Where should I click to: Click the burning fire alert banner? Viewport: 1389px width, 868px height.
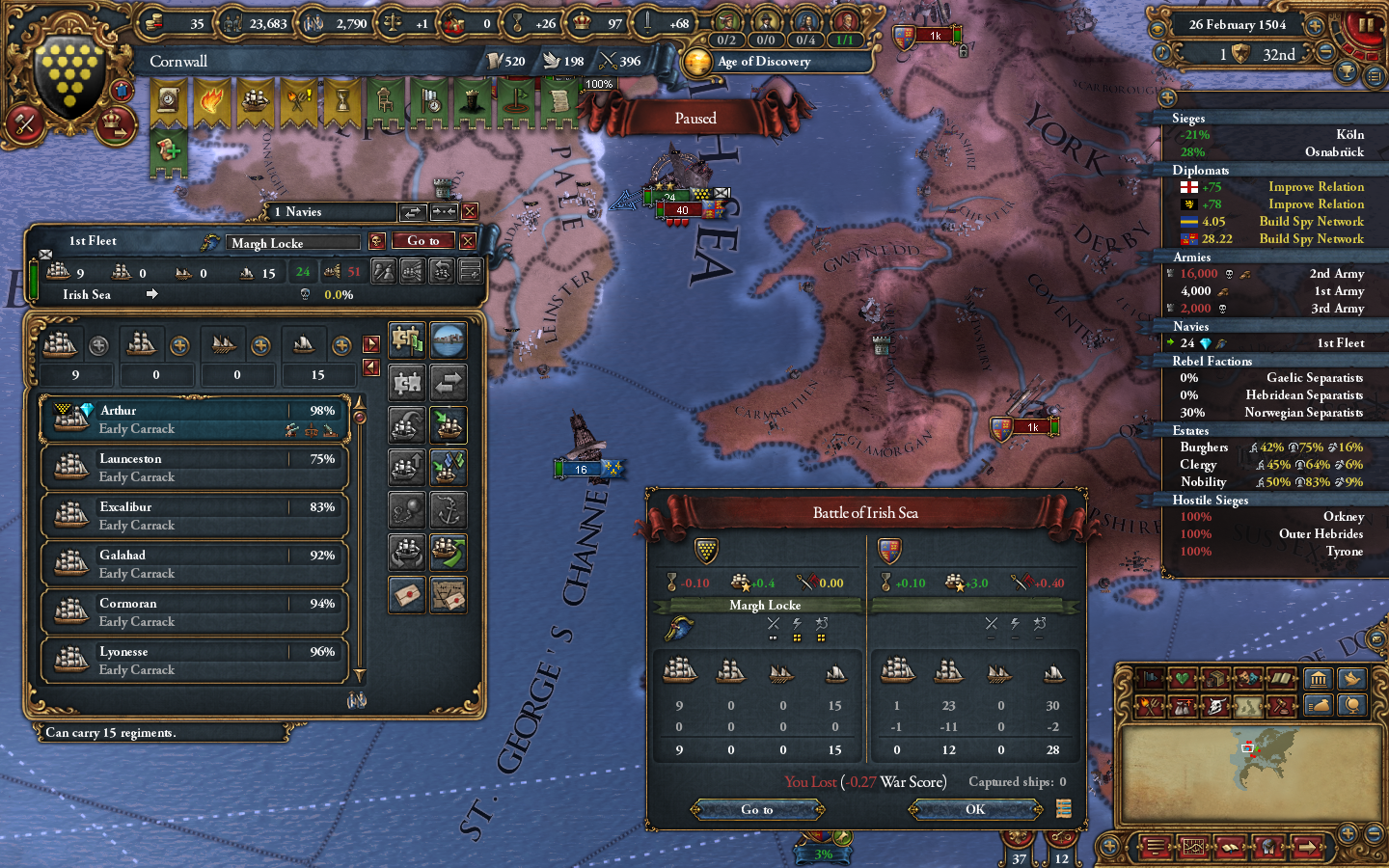pos(213,101)
